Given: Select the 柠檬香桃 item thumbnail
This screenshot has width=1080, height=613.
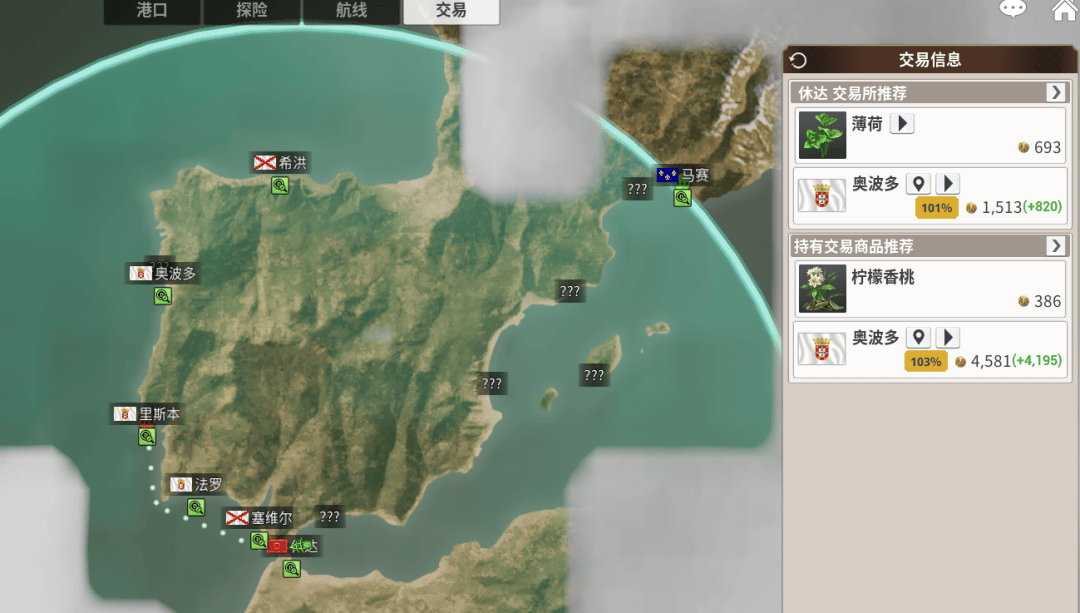Looking at the screenshot, I should (822, 288).
